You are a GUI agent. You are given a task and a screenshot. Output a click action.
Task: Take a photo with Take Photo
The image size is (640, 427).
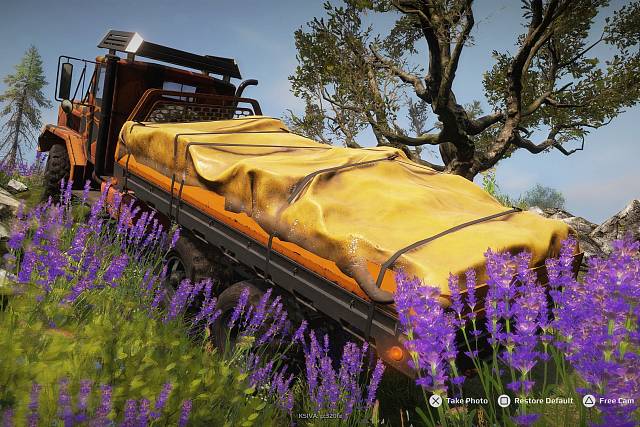(460, 400)
